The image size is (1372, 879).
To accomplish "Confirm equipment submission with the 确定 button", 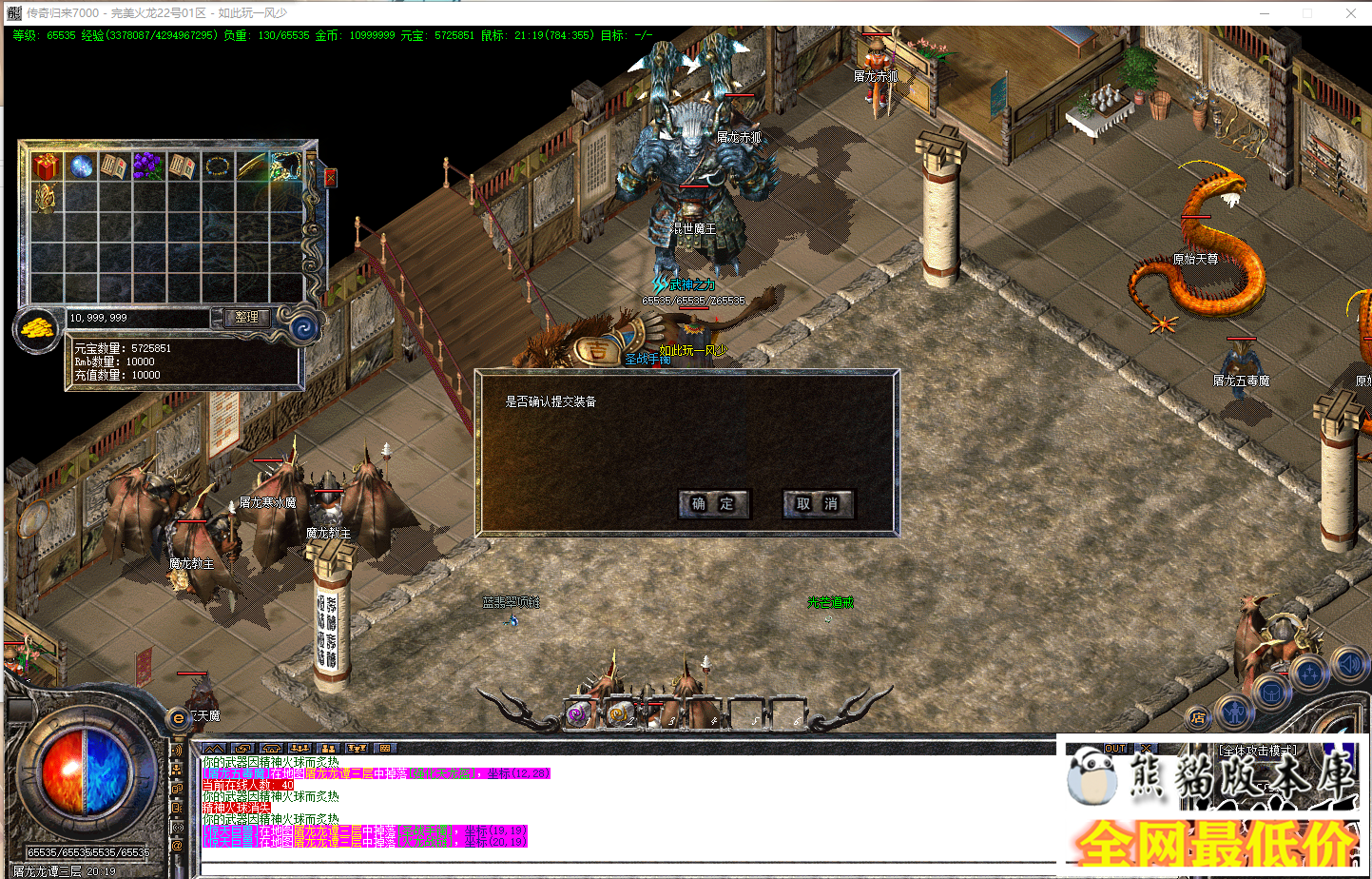I will (714, 504).
